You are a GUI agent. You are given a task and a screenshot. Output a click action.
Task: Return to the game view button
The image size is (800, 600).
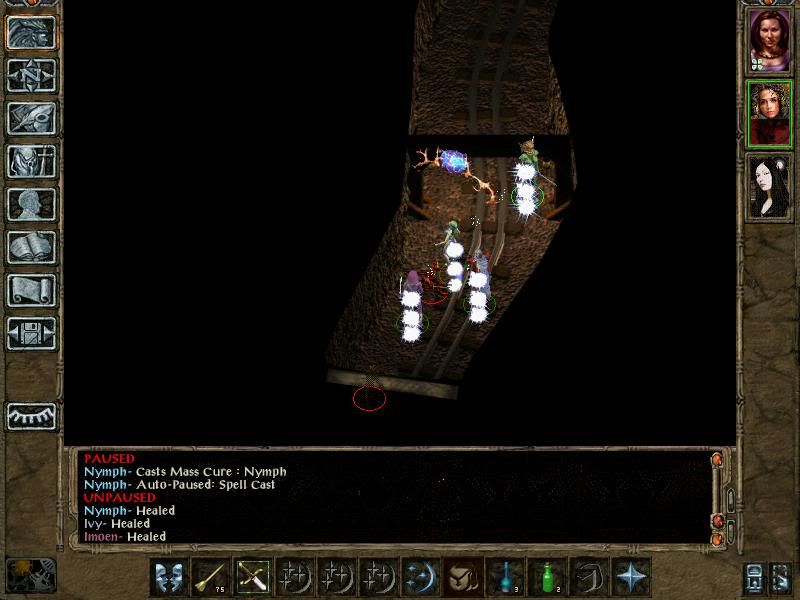(x=31, y=33)
